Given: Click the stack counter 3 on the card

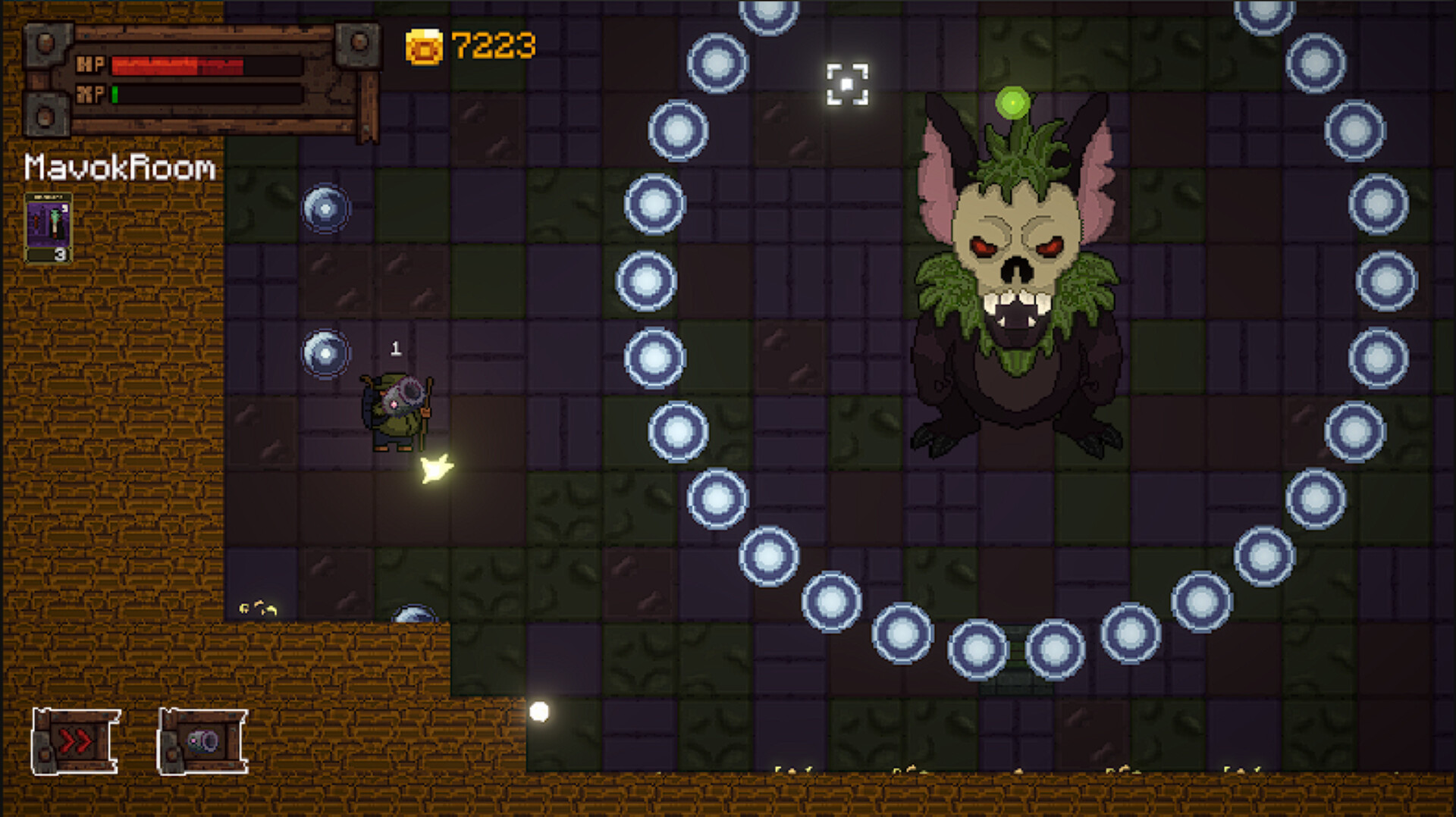Looking at the screenshot, I should pos(59,254).
